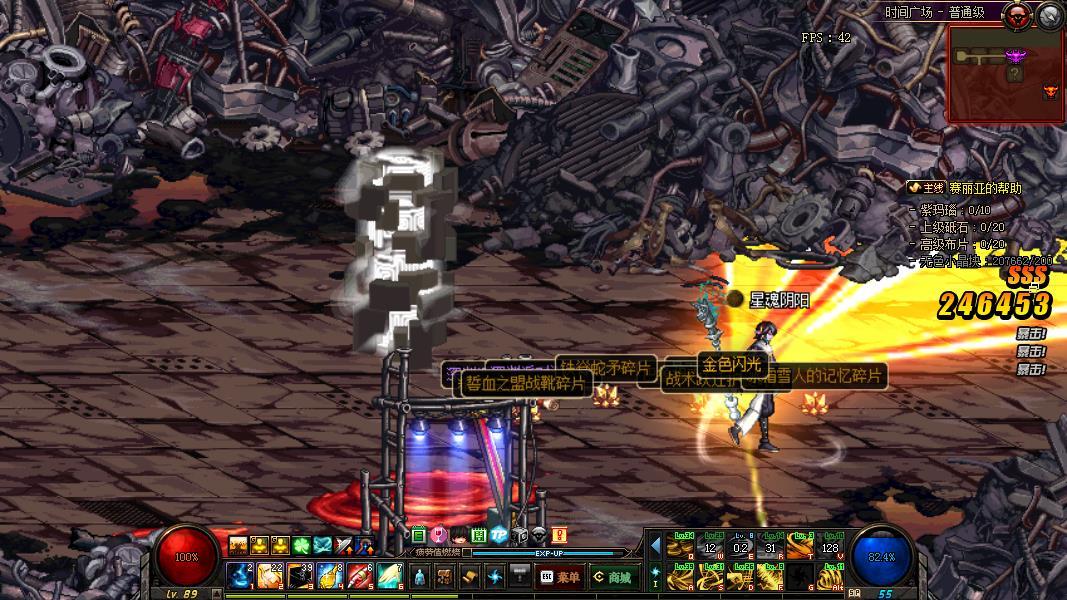The width and height of the screenshot is (1067, 600).
Task: Click the blue arrow beside the skill bar
Action: coord(656,546)
